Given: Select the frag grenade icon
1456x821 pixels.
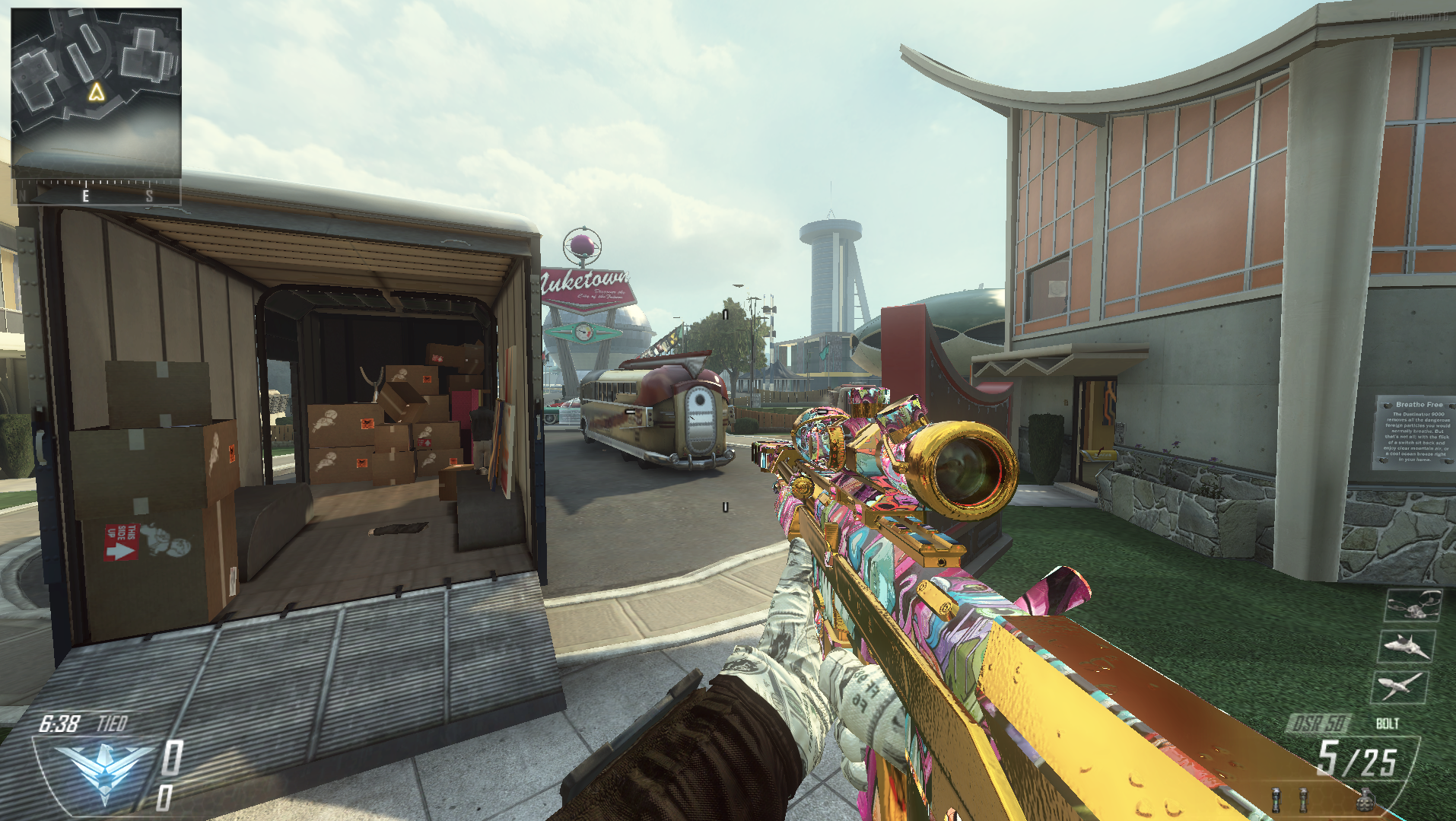Looking at the screenshot, I should [x=1365, y=800].
